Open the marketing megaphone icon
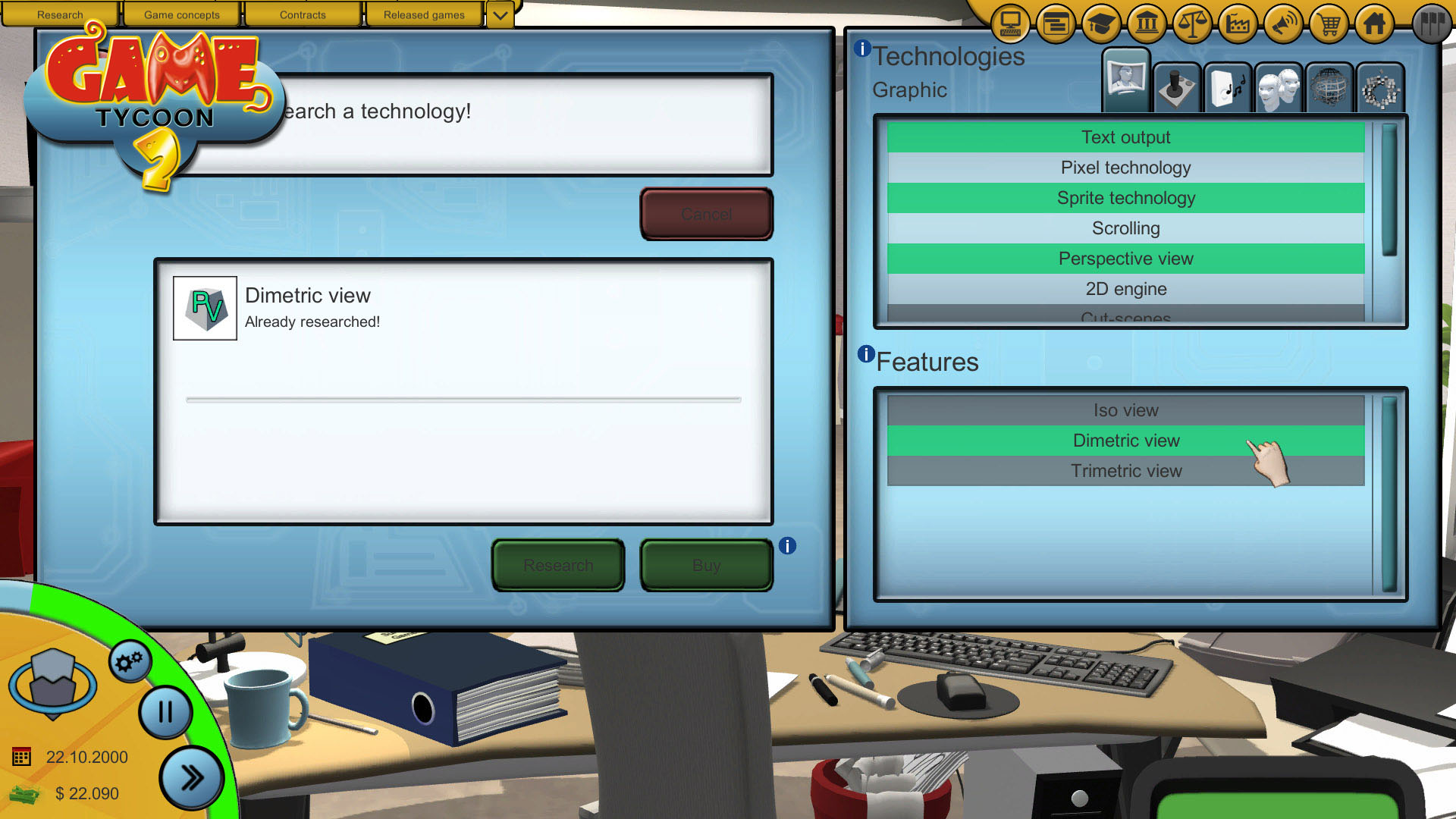Image resolution: width=1456 pixels, height=819 pixels. pos(1282,24)
